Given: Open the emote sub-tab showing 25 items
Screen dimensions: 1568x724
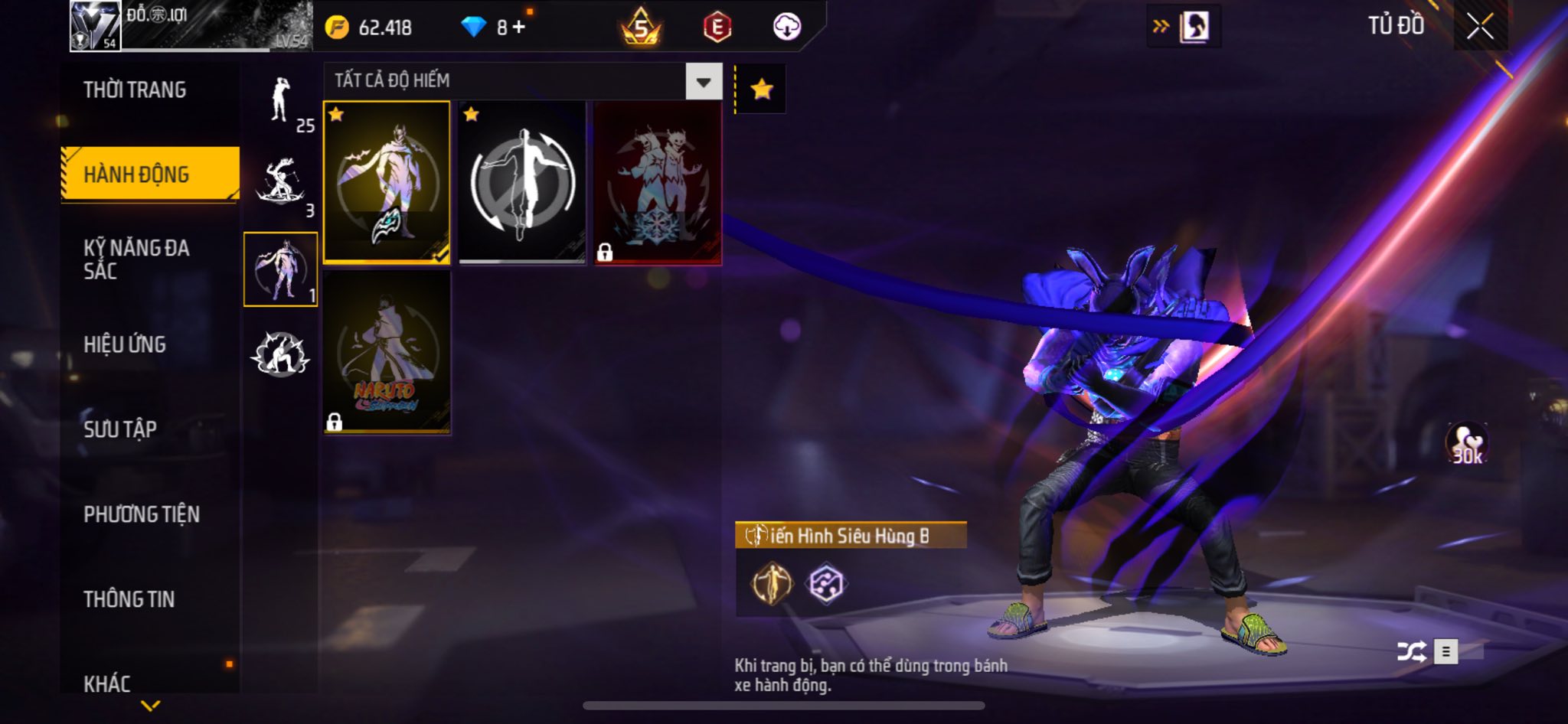Looking at the screenshot, I should click(x=281, y=103).
